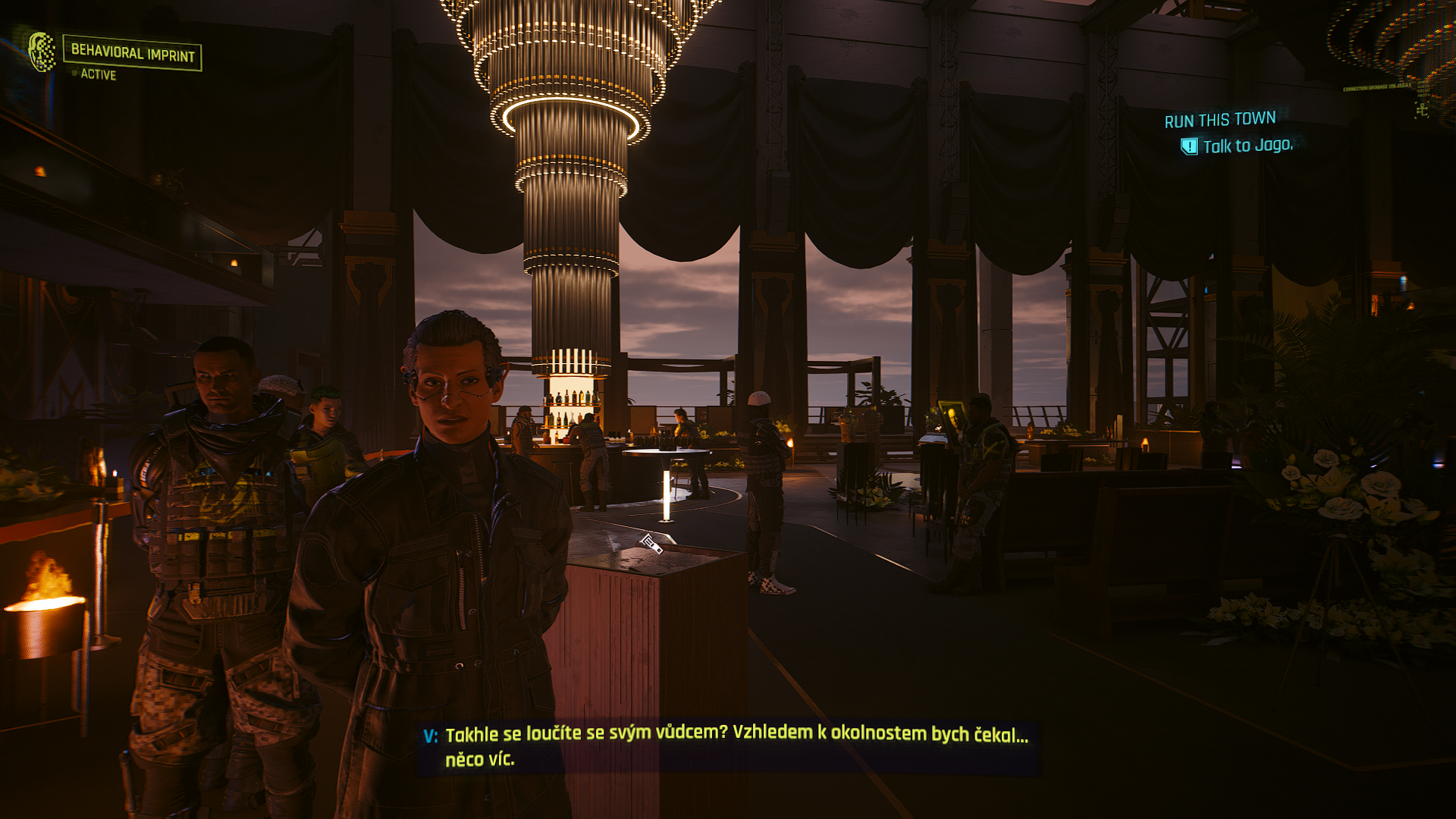
Task: Select the Talk to Jago objective
Action: [x=1247, y=146]
